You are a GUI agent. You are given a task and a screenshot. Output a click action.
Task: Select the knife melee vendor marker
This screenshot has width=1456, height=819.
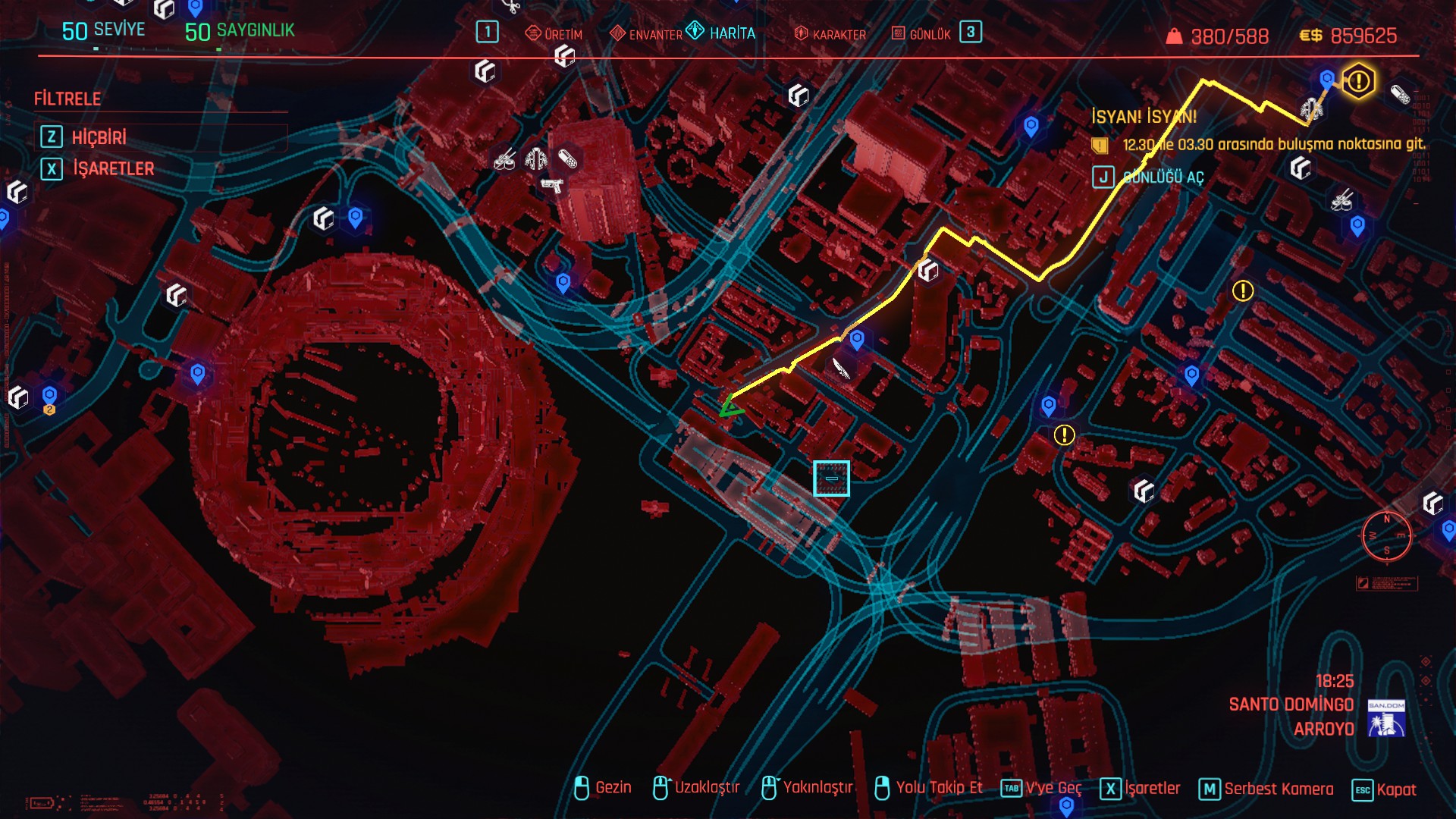841,369
